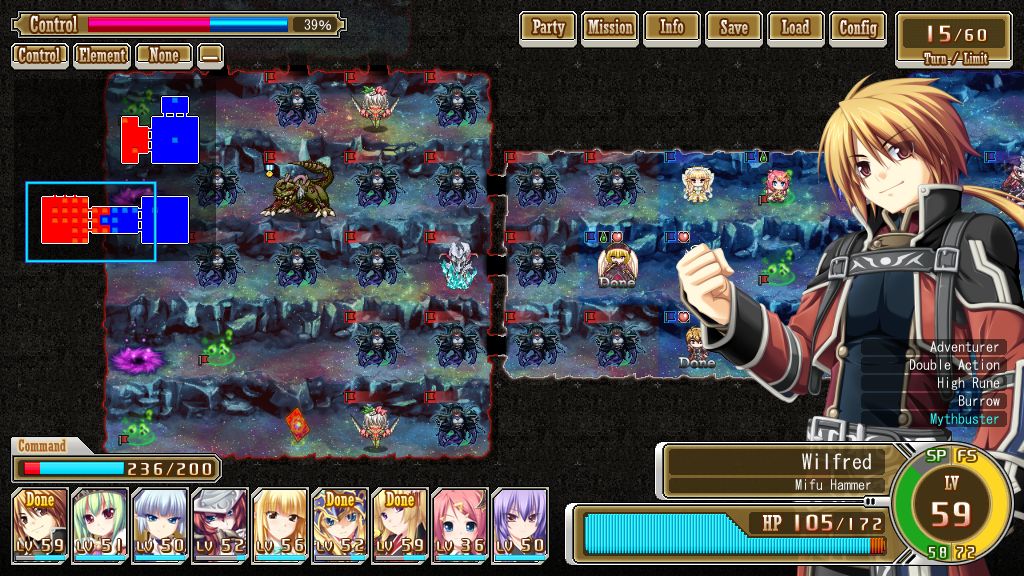Select the None overlay option
Screen dimensions: 1024x576
pyautogui.click(x=164, y=55)
